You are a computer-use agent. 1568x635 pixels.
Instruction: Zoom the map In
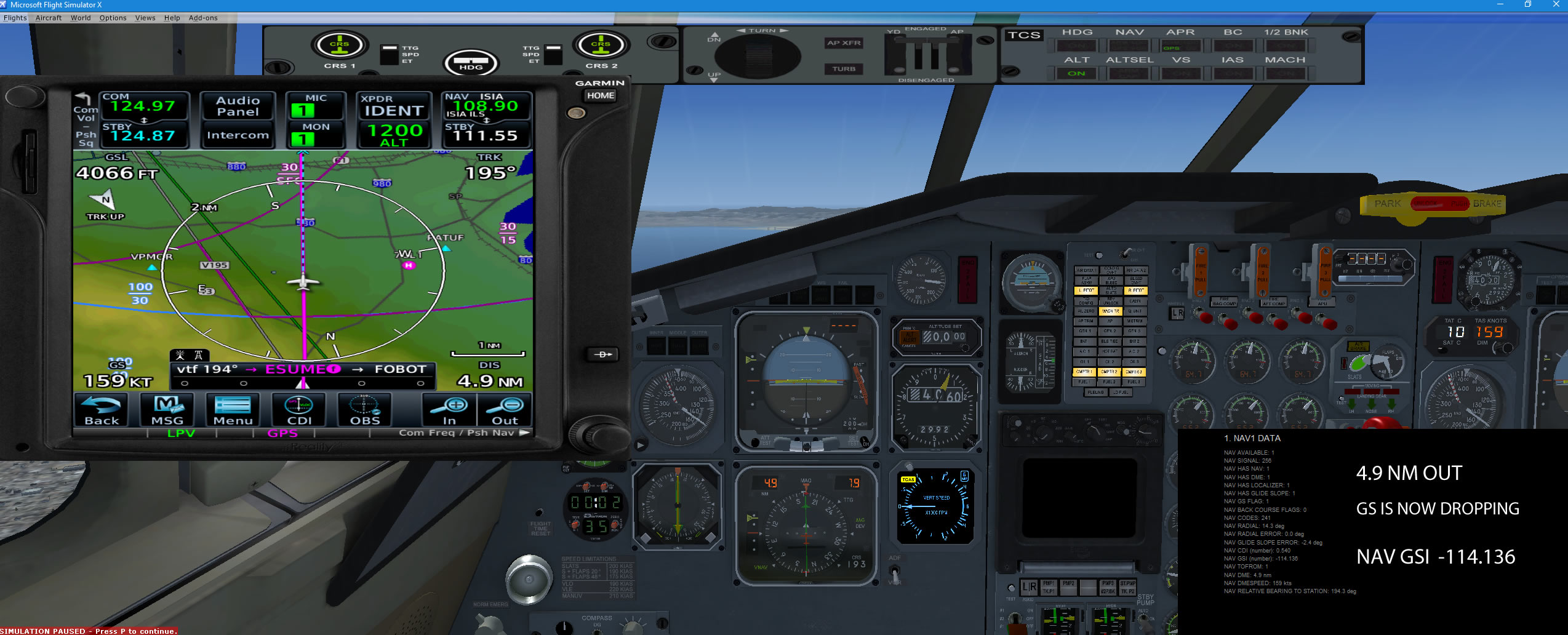pos(450,410)
